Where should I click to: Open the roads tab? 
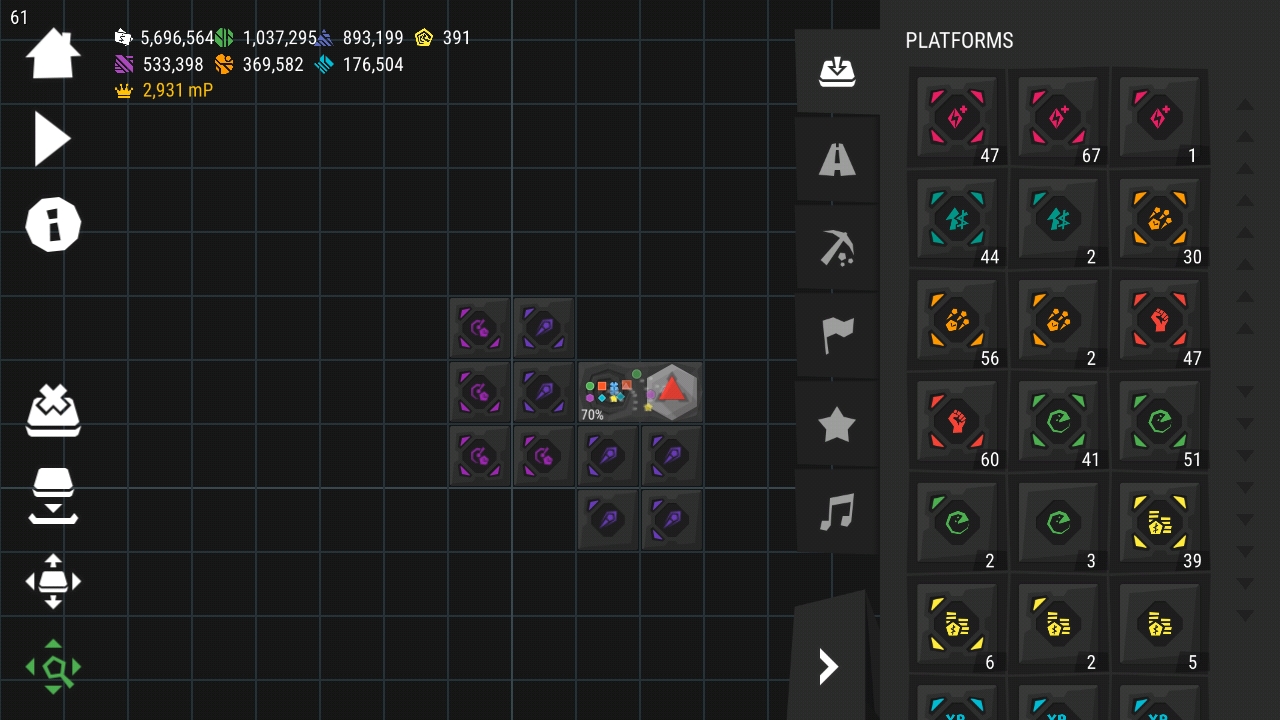click(837, 160)
